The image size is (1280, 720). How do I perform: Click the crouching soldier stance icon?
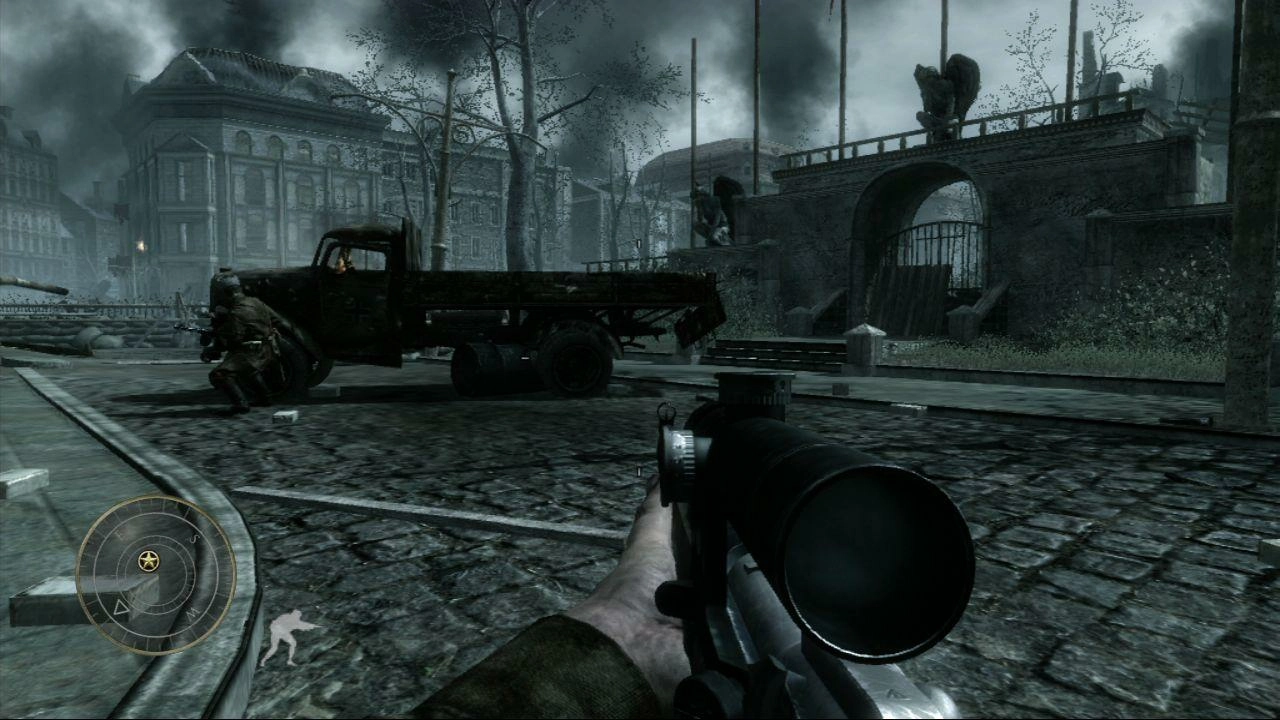pyautogui.click(x=286, y=637)
